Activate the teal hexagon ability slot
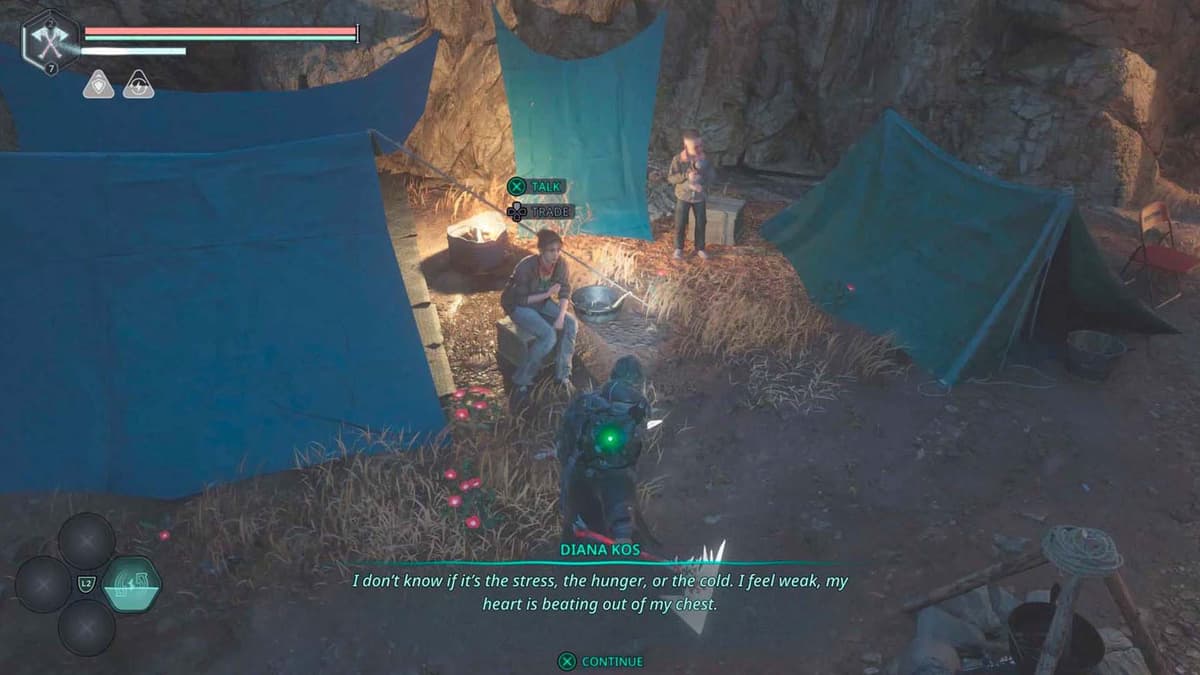The width and height of the screenshot is (1200, 675). [x=131, y=584]
